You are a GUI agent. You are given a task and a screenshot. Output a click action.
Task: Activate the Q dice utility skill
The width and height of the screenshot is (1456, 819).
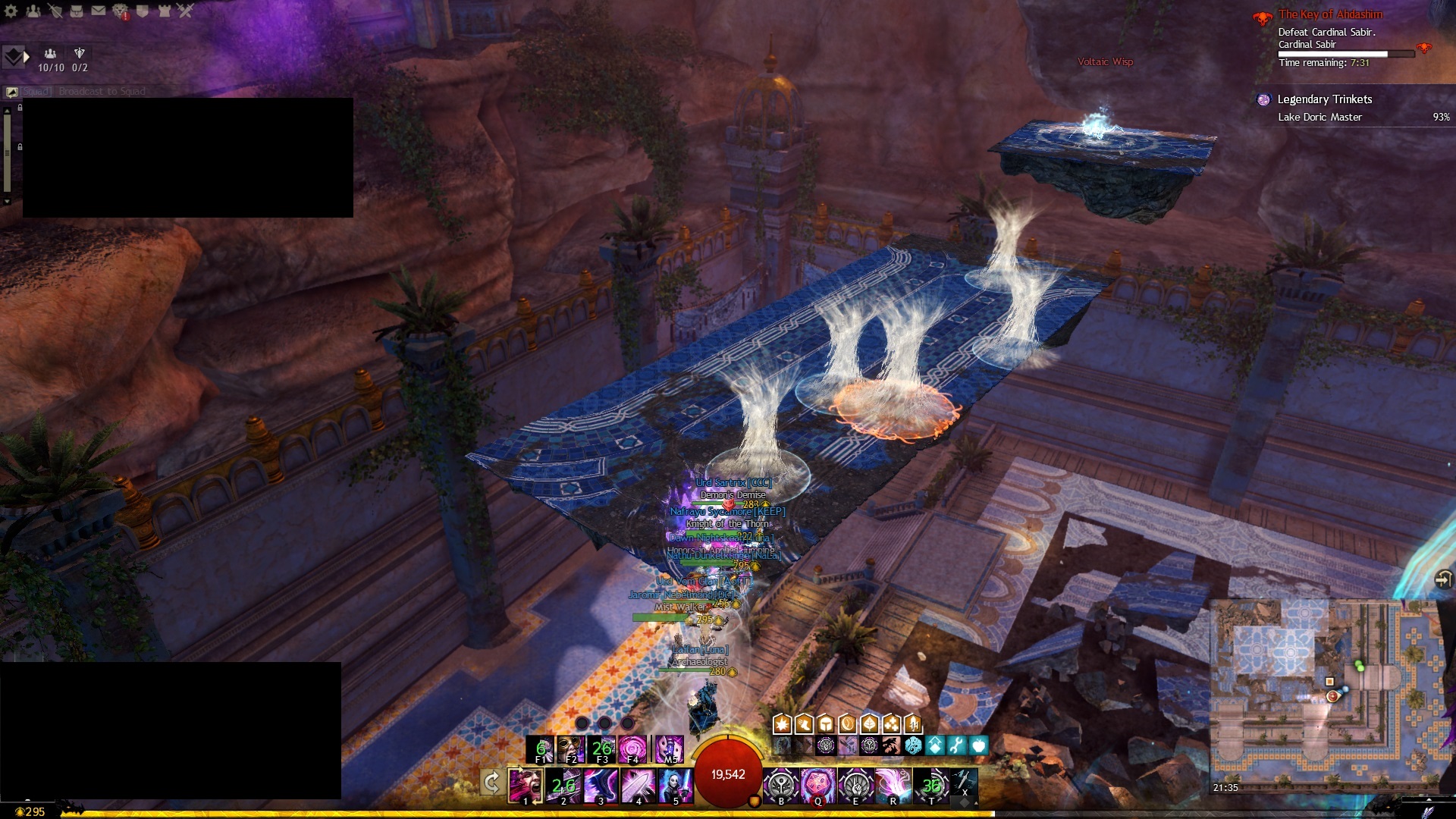click(x=818, y=785)
